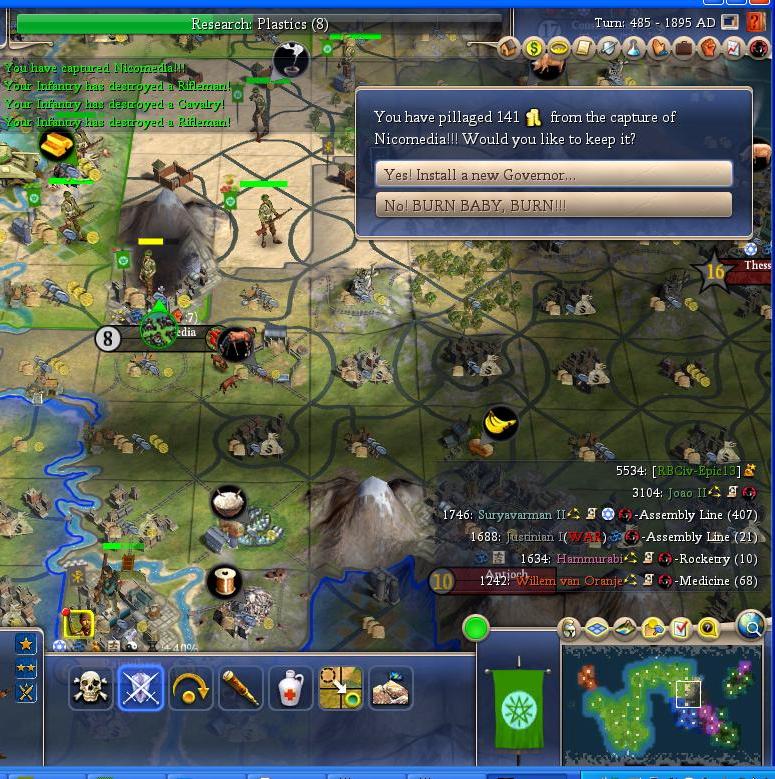Open the globe view magnifier button
This screenshot has width=775, height=779.
click(x=749, y=626)
